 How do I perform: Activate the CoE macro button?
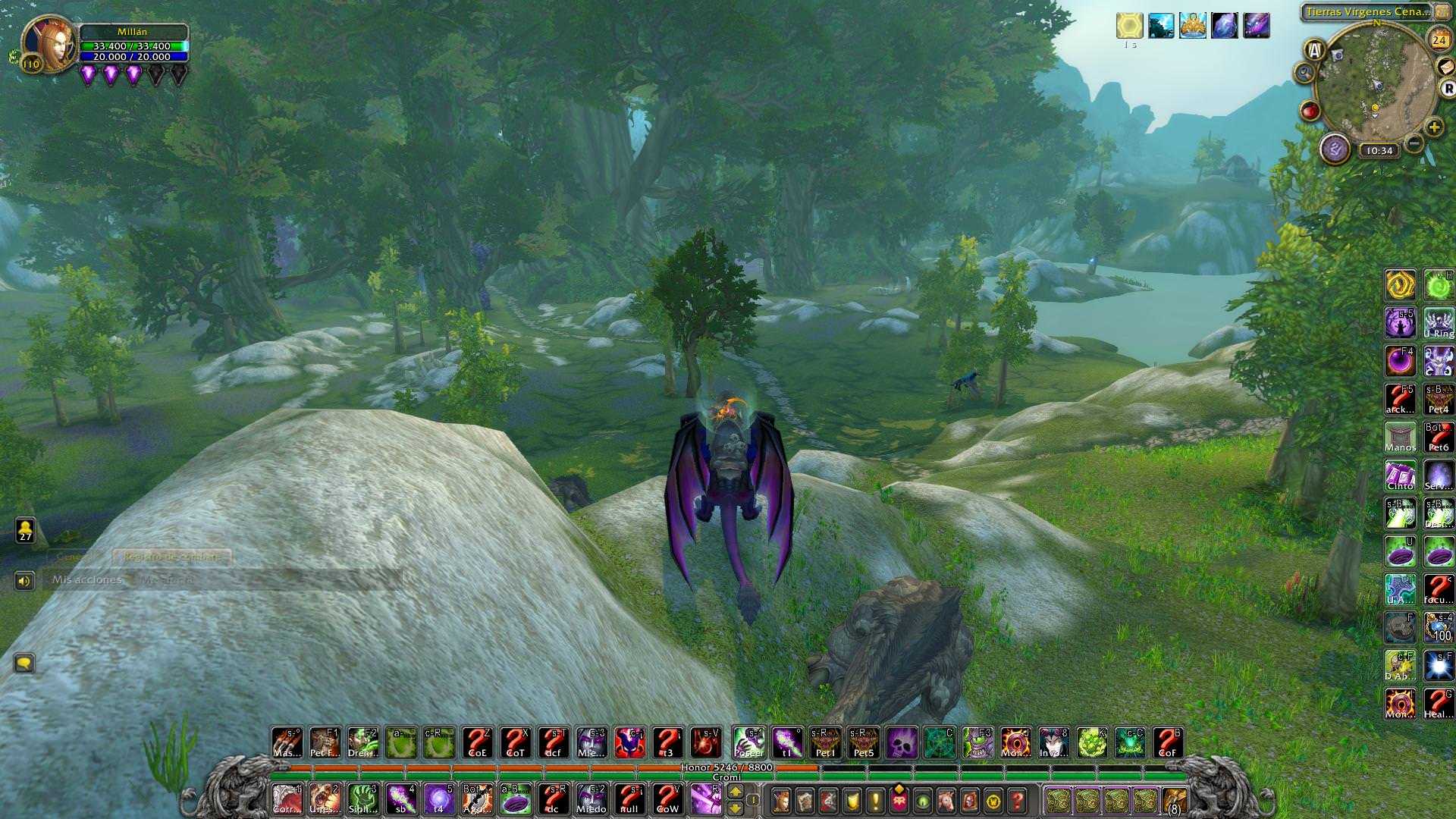[x=477, y=742]
